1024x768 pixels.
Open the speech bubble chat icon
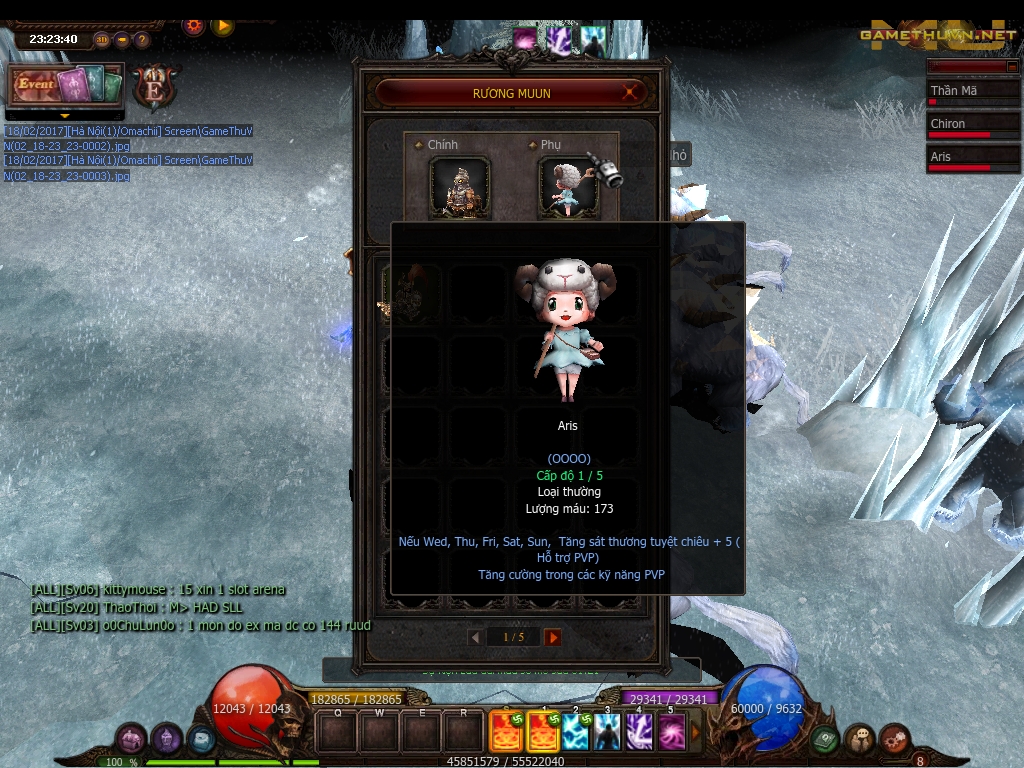pyautogui.click(x=859, y=740)
